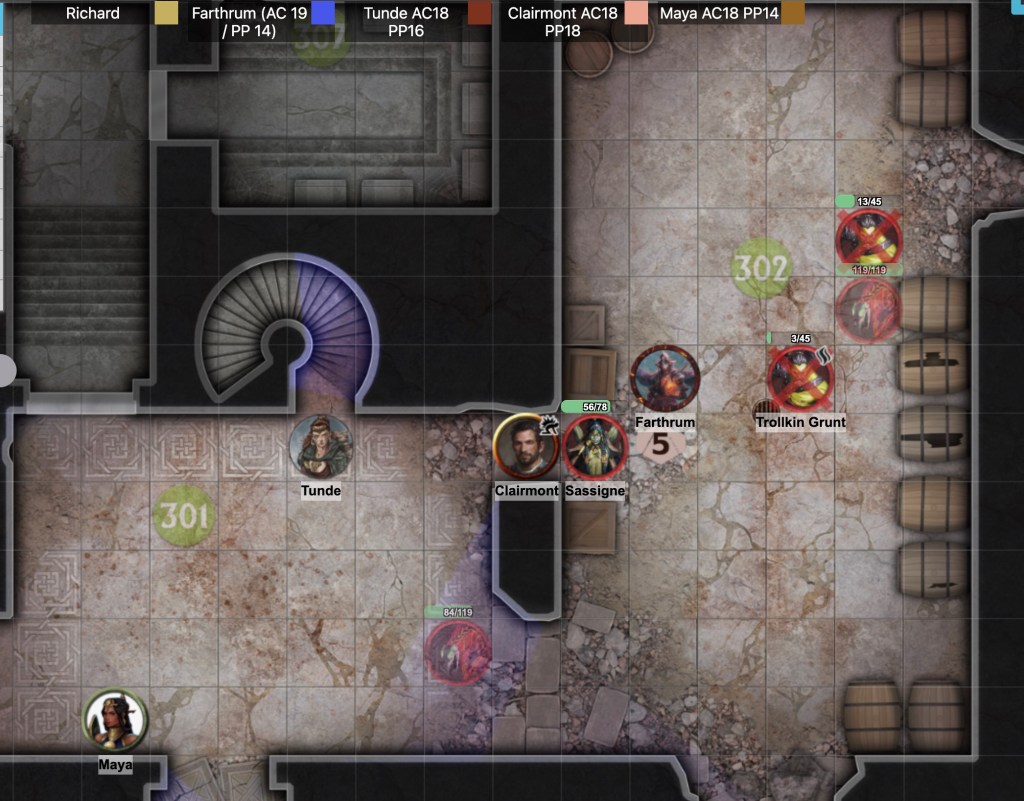Select the Maya character token
The width and height of the screenshot is (1024, 801).
(115, 720)
